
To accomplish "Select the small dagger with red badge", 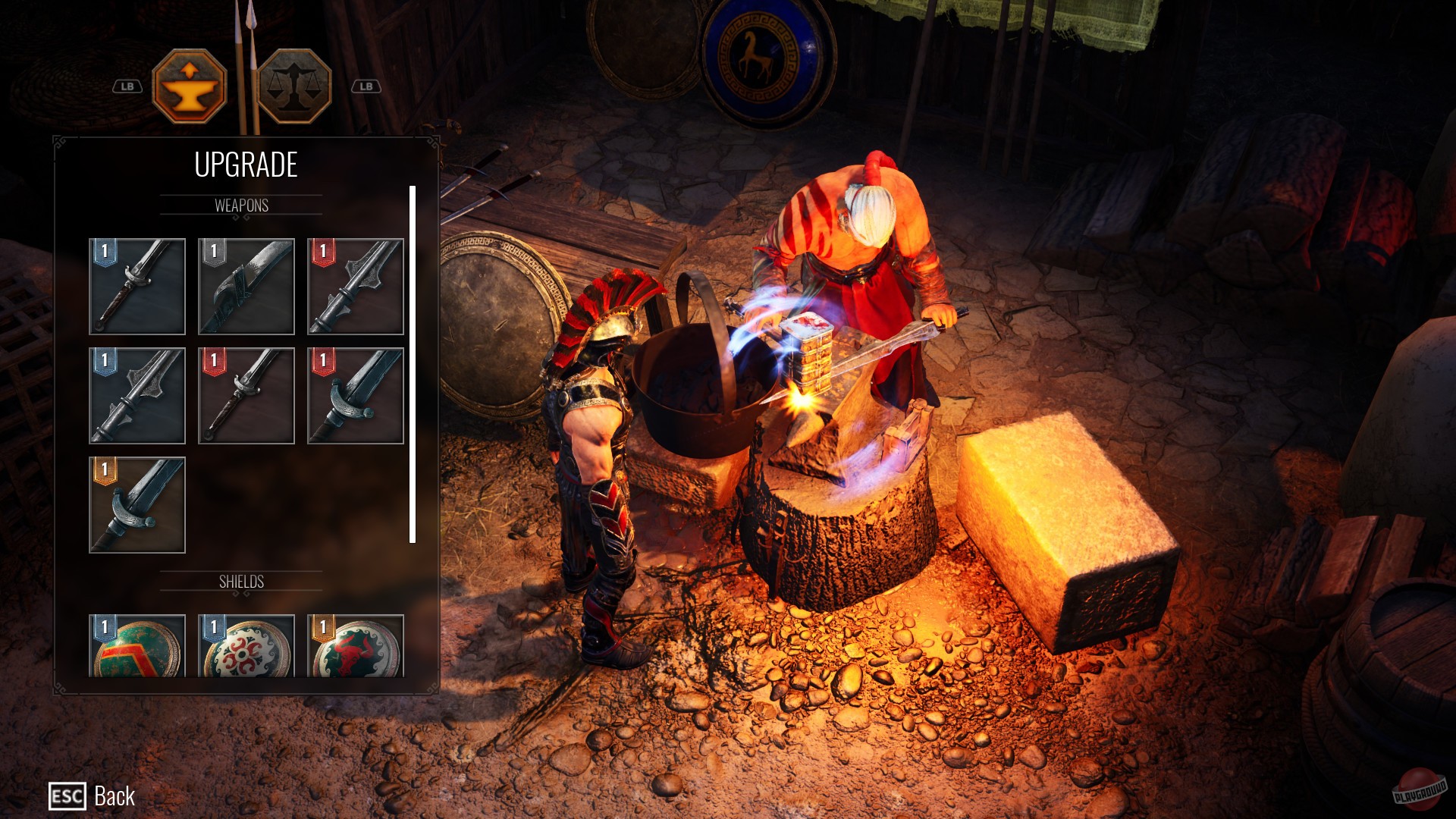I will [x=246, y=396].
